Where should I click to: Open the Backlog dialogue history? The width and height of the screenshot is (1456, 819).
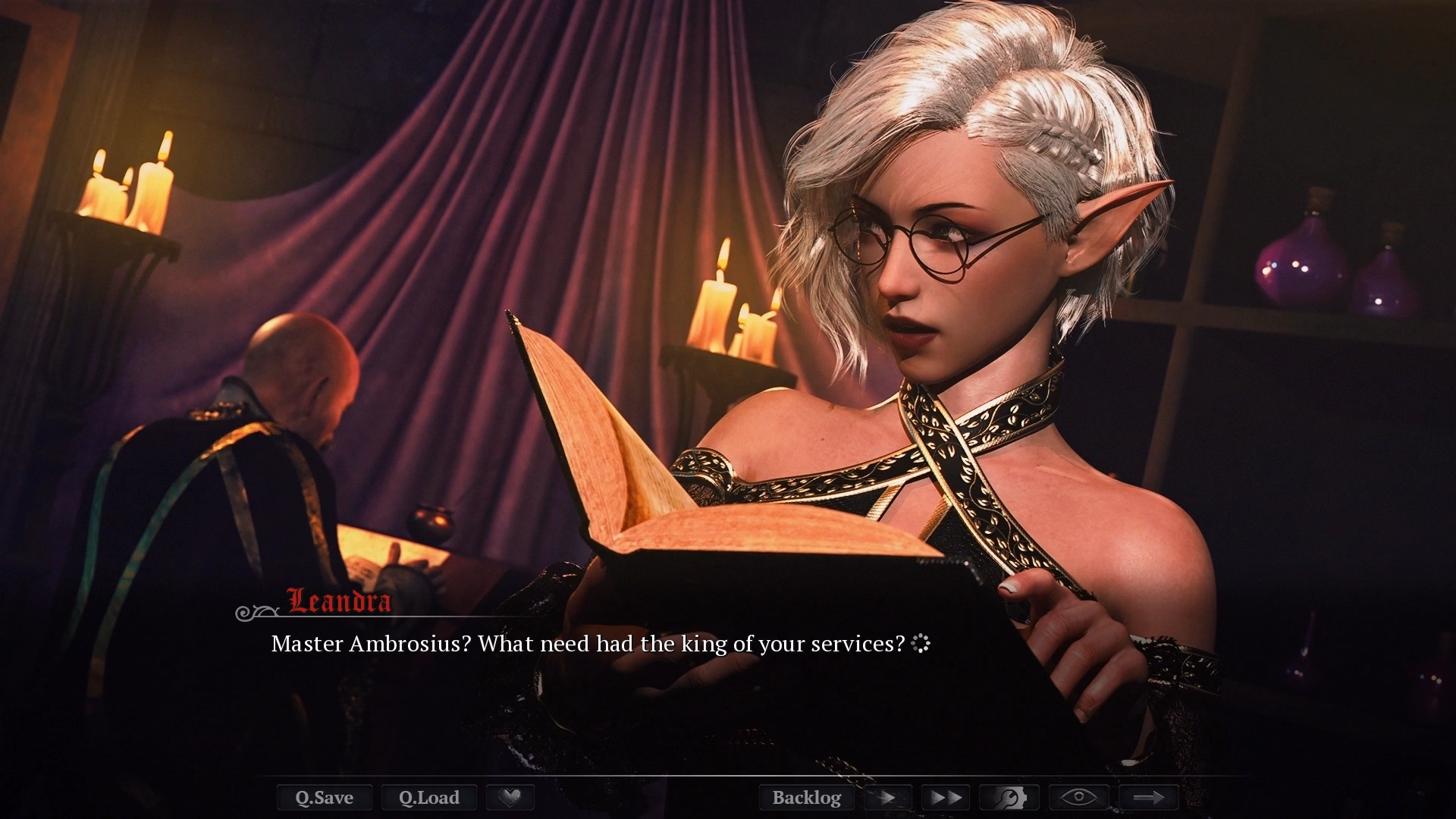[806, 797]
